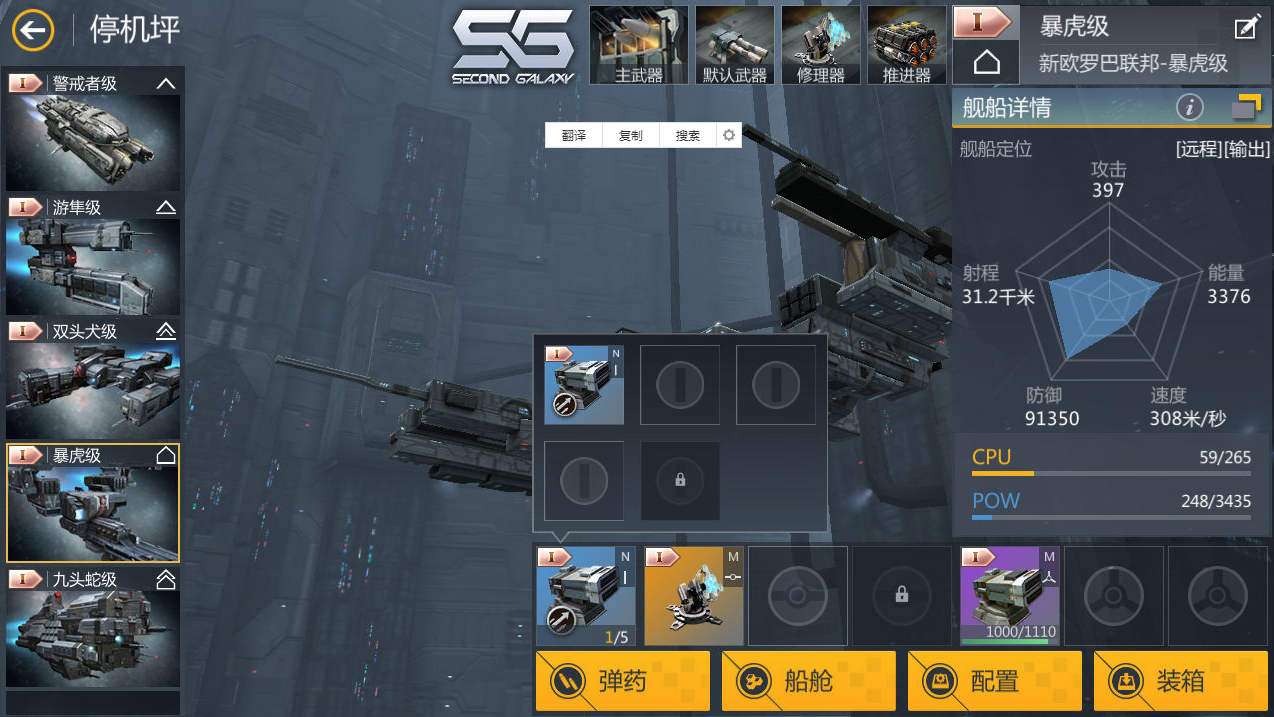The width and height of the screenshot is (1274, 717).
Task: Open the 配置 configuration menu
Action: (995, 681)
